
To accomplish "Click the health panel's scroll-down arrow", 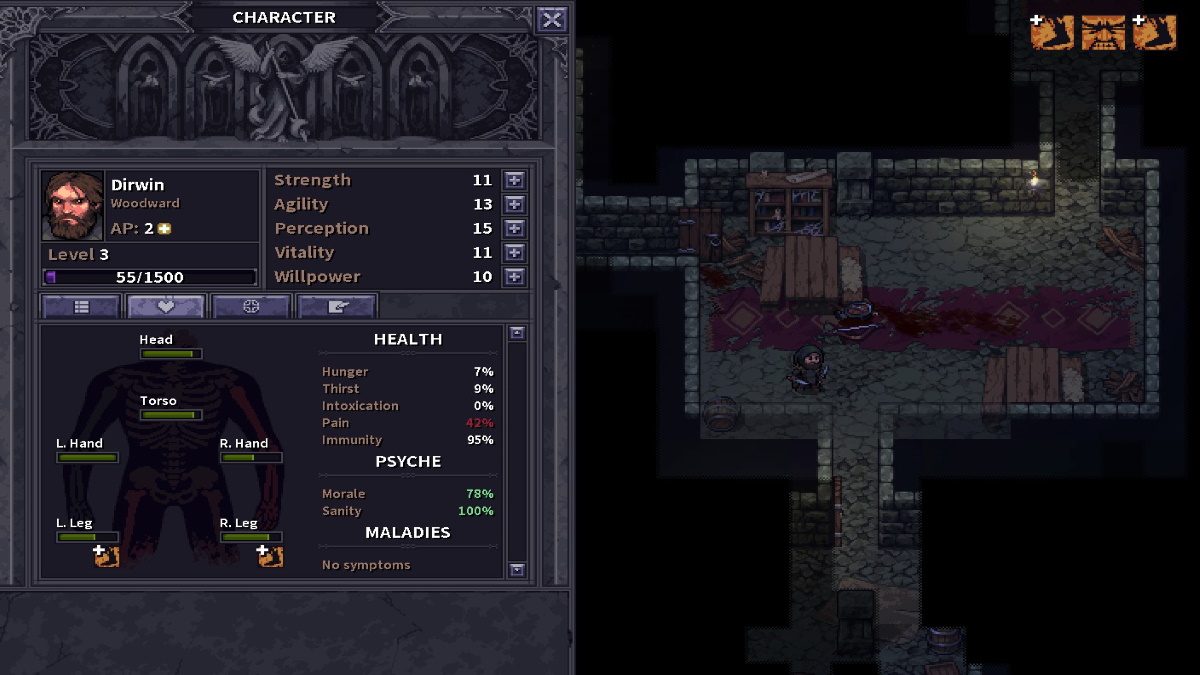I will click(x=516, y=570).
